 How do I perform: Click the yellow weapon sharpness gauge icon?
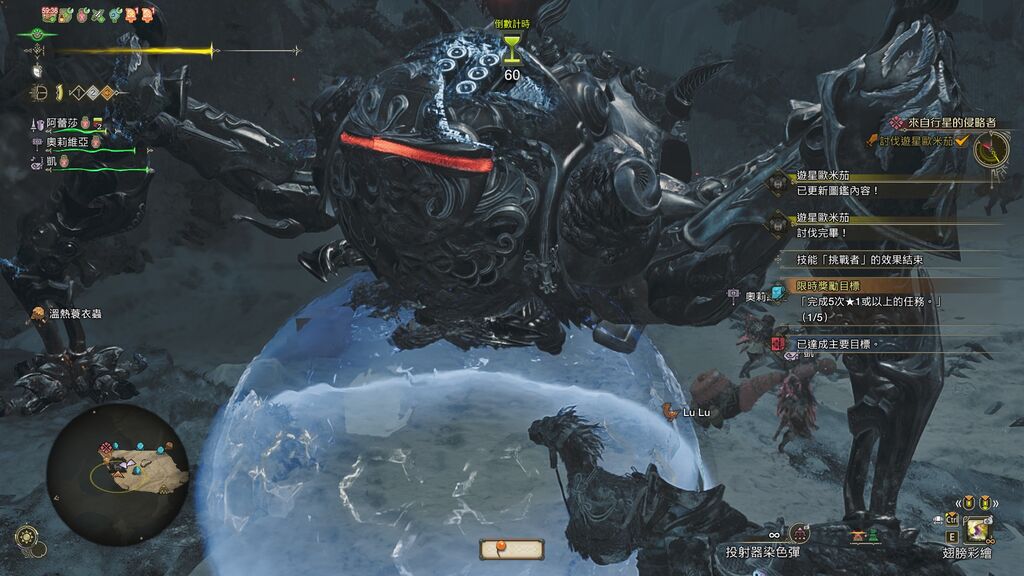(58, 93)
